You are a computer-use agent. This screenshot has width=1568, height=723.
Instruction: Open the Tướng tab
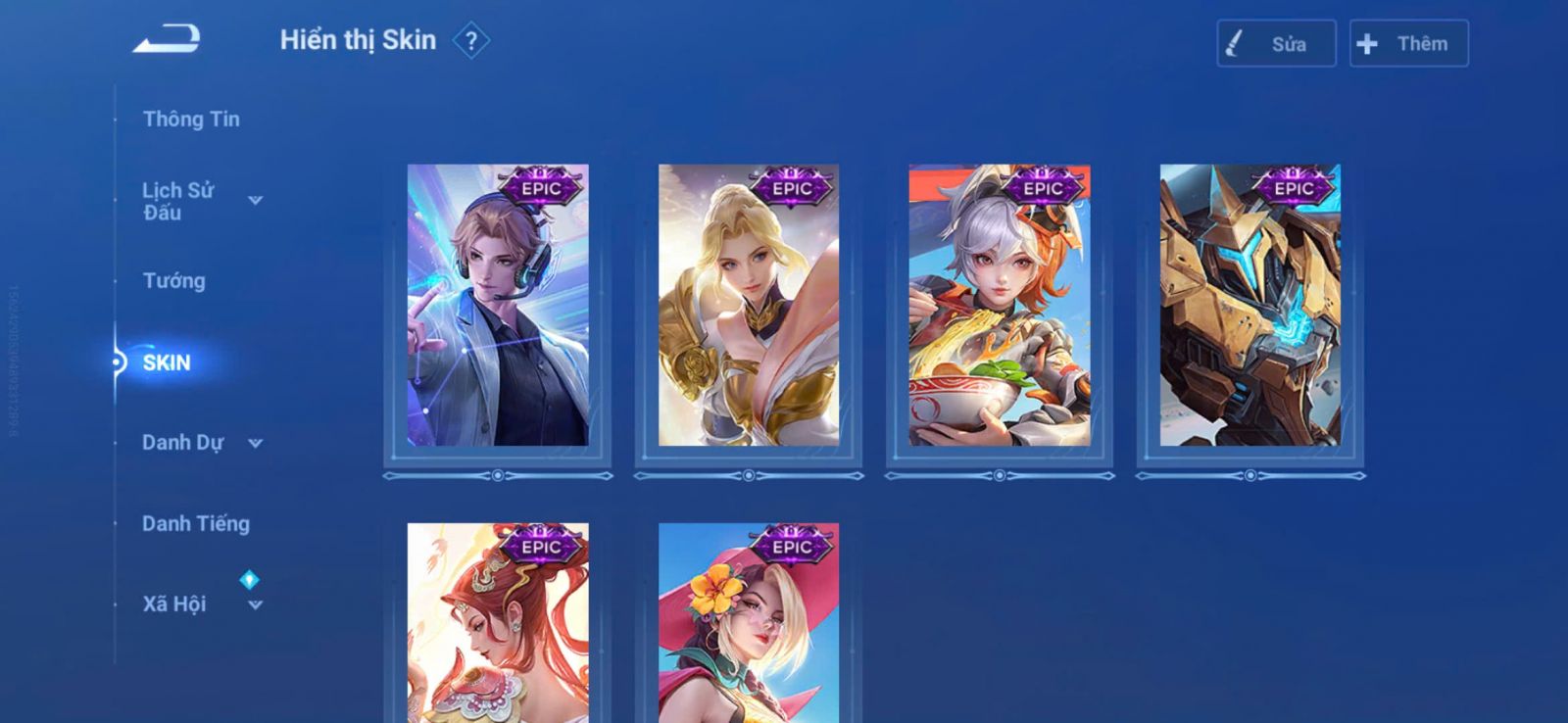point(174,281)
